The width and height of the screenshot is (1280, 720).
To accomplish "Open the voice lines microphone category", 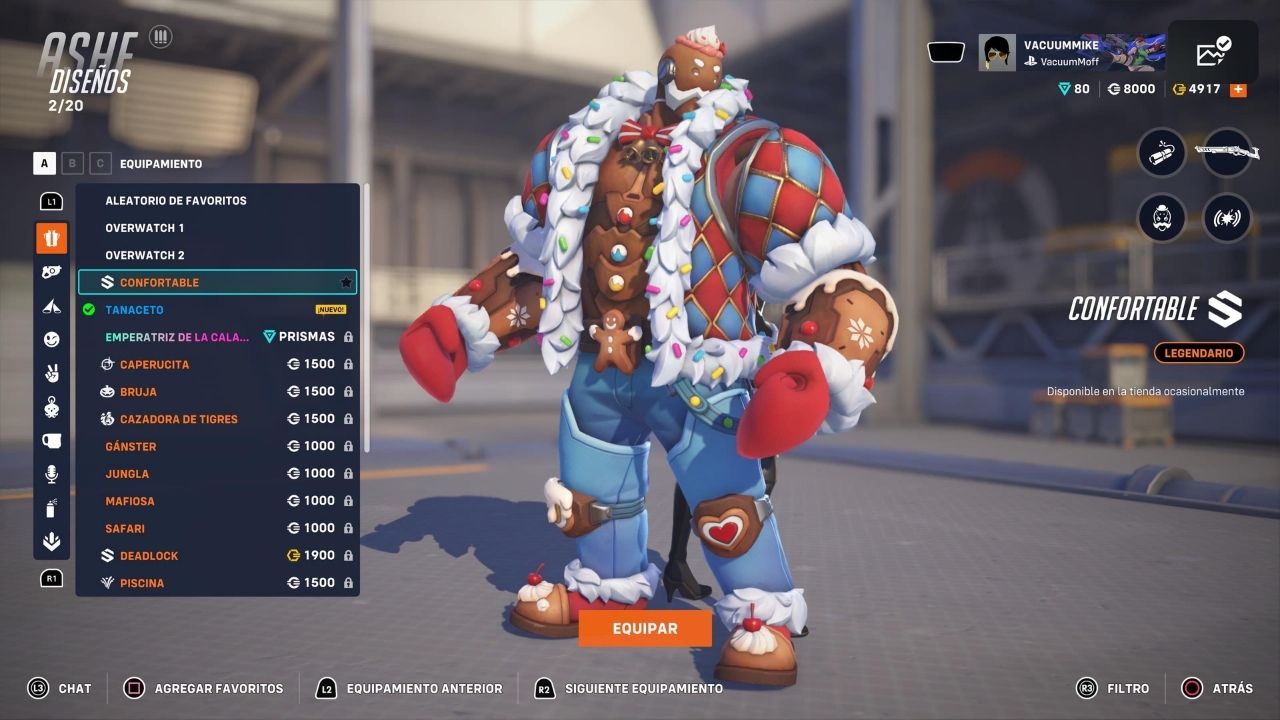I will 52,474.
